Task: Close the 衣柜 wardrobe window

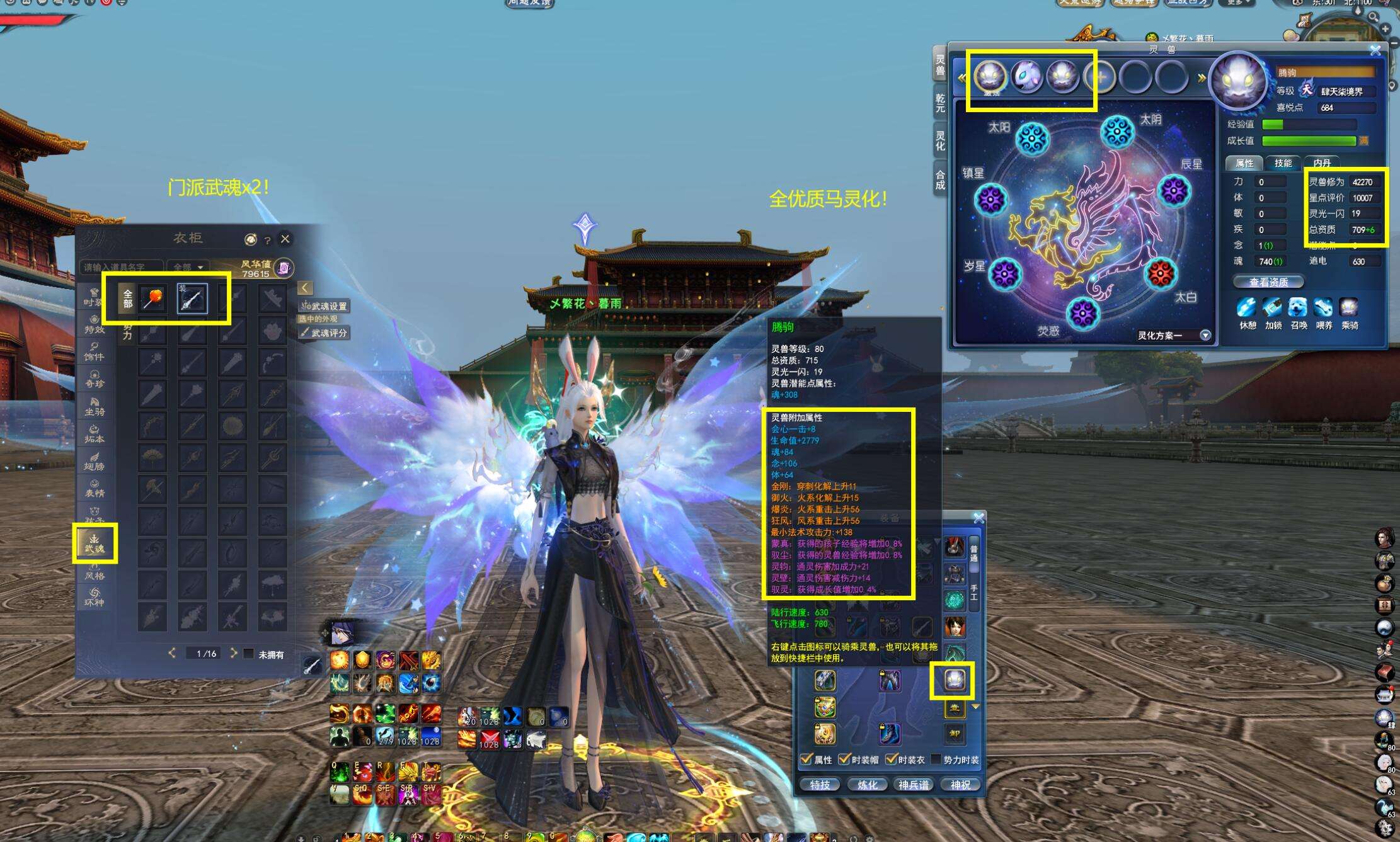Action: [285, 239]
